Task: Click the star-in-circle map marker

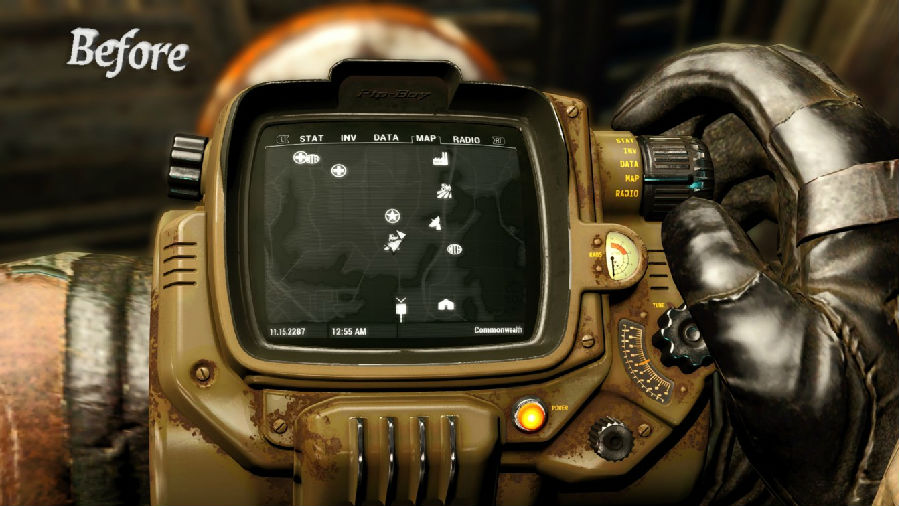Action: coord(392,216)
